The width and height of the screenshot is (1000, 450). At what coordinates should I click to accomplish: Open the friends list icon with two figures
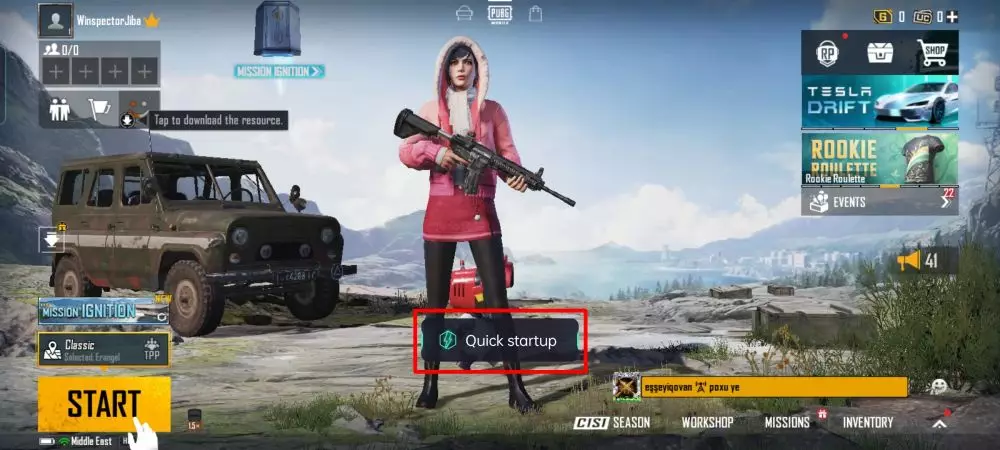60,109
